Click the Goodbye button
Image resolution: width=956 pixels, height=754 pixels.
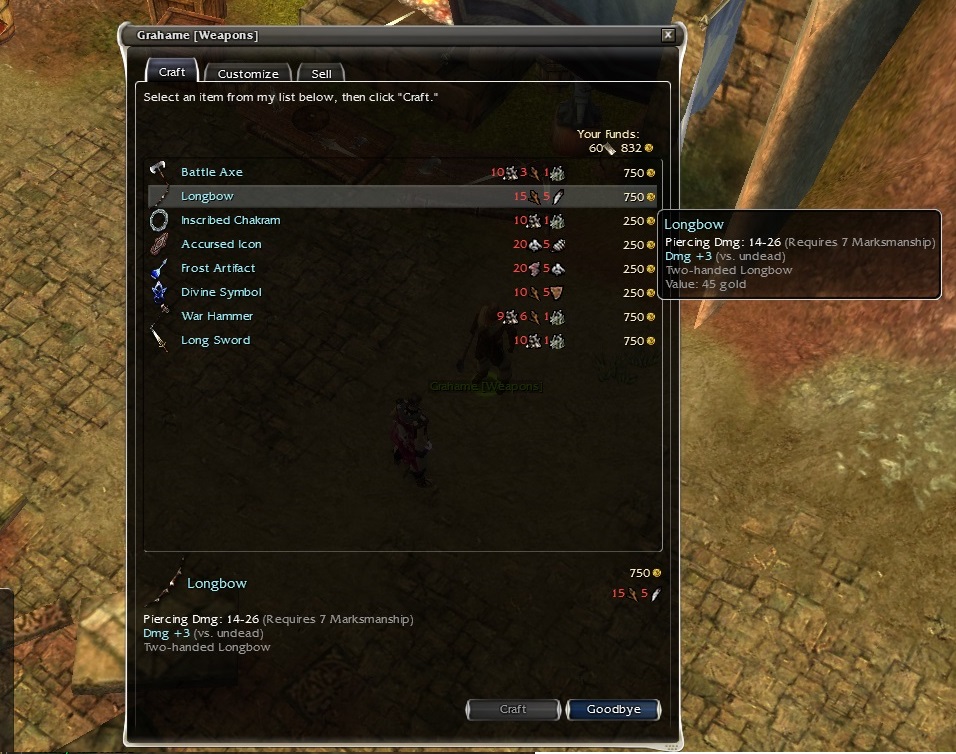point(614,709)
